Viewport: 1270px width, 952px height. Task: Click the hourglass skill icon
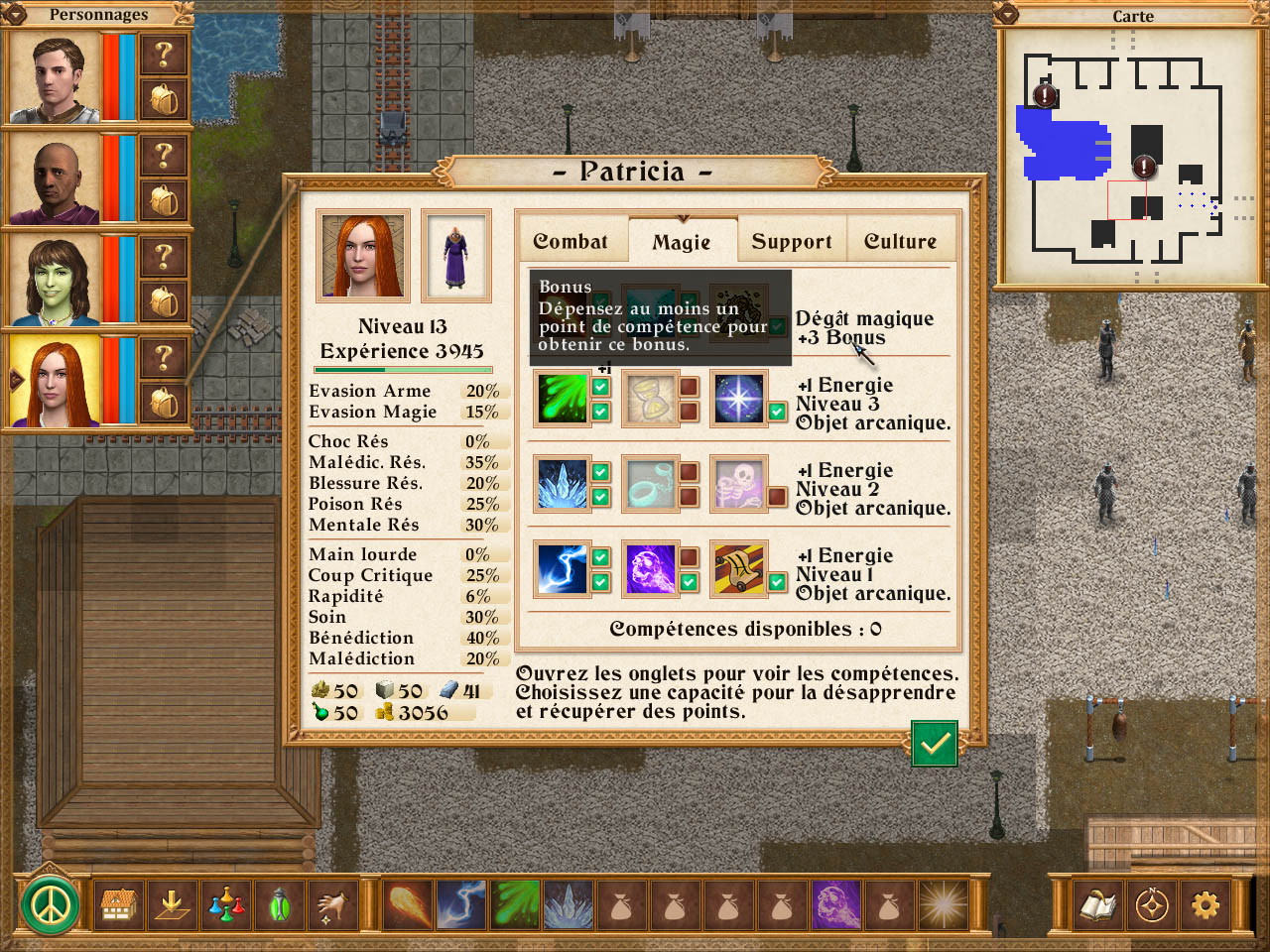coord(650,399)
